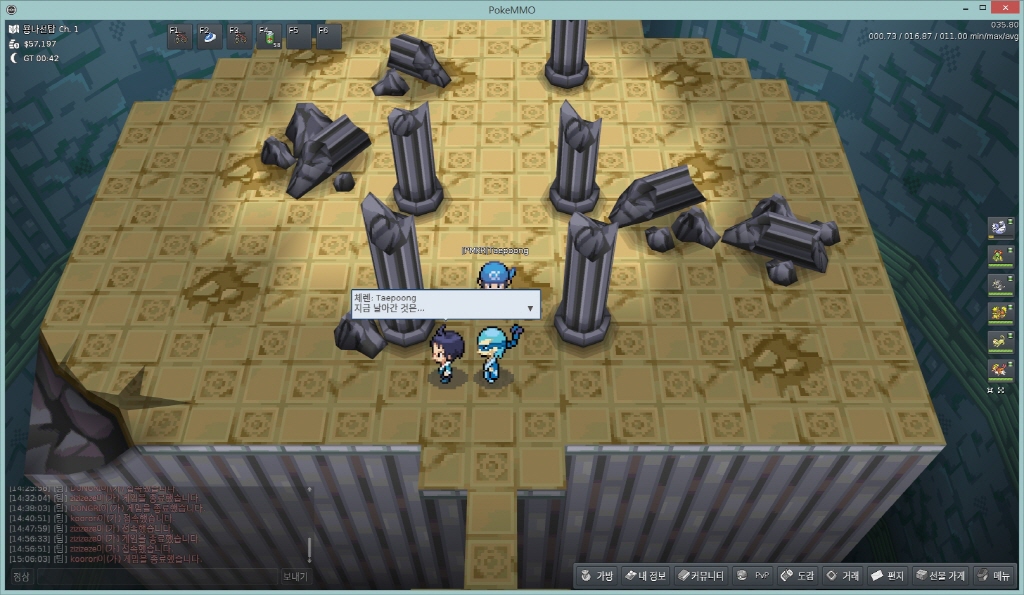The height and width of the screenshot is (595, 1024).
Task: Advance the Taepoong dialogue box
Action: tap(530, 308)
